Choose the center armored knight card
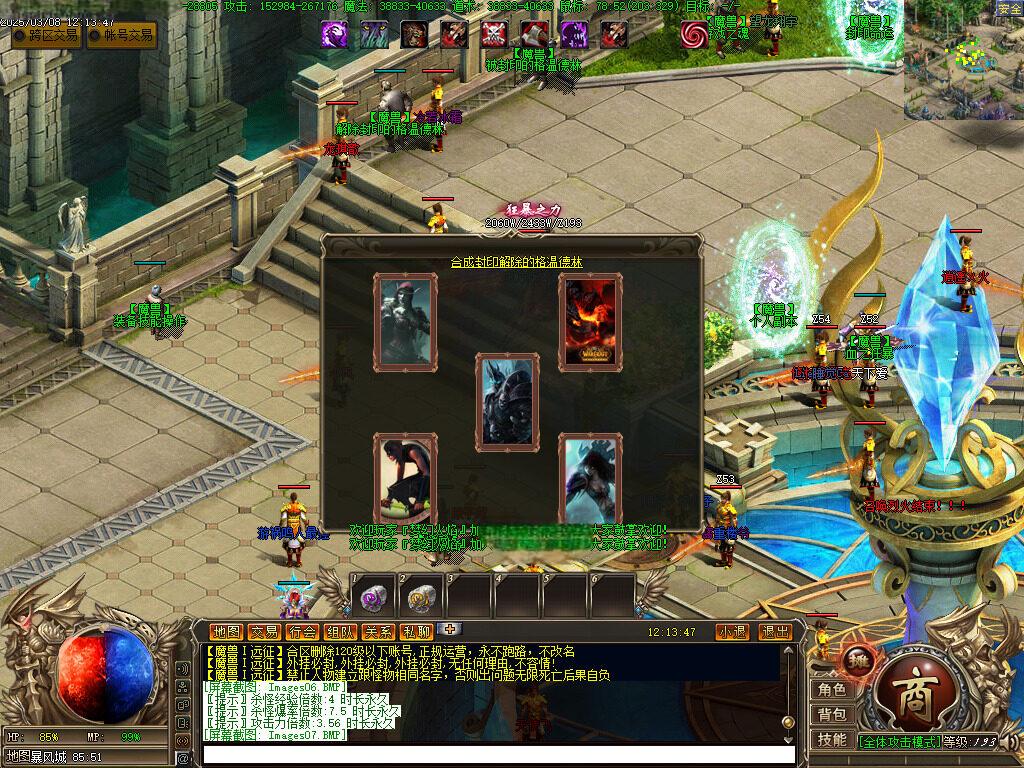1024x768 pixels. coord(507,400)
